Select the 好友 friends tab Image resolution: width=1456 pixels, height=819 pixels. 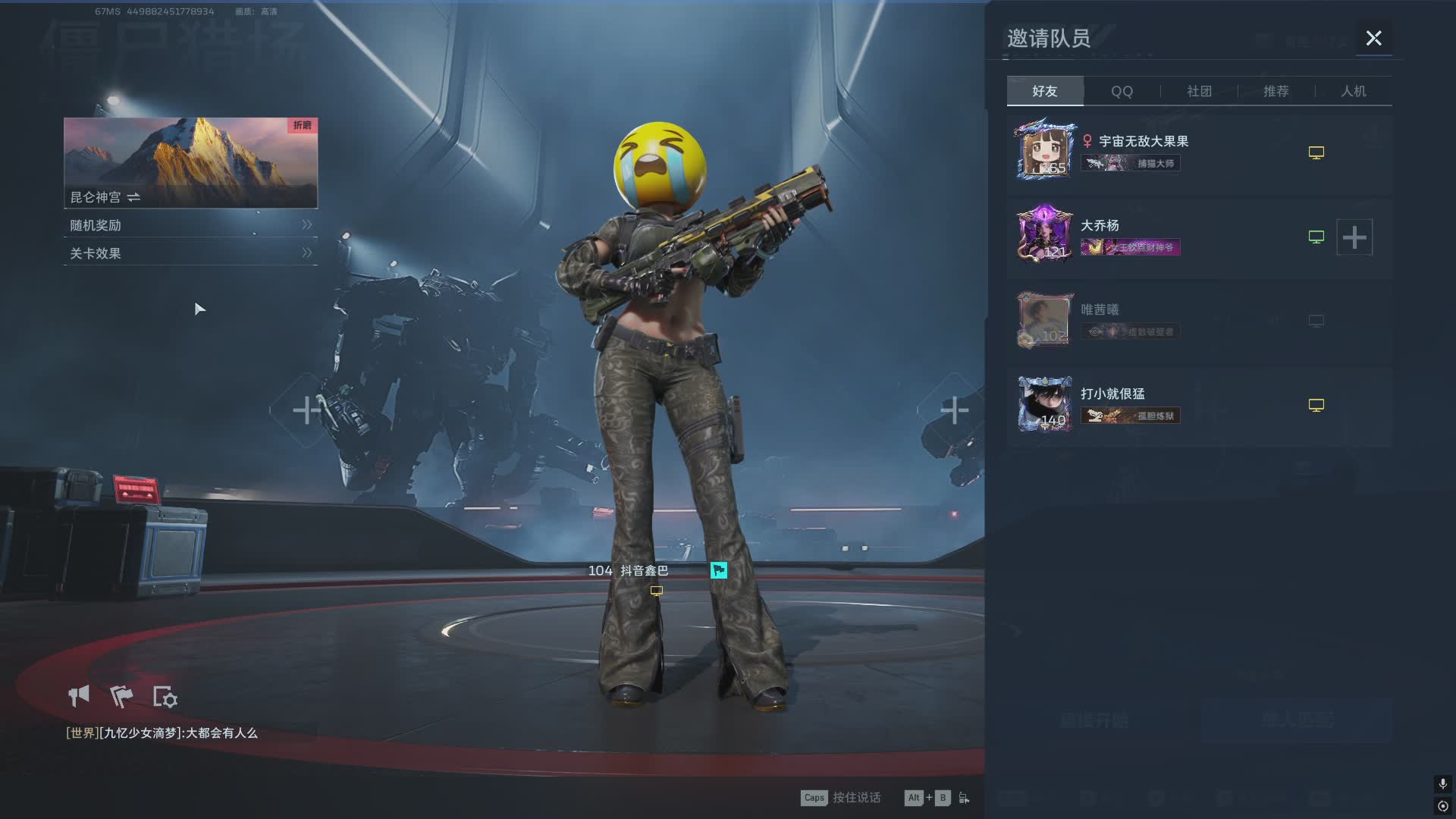pyautogui.click(x=1044, y=91)
